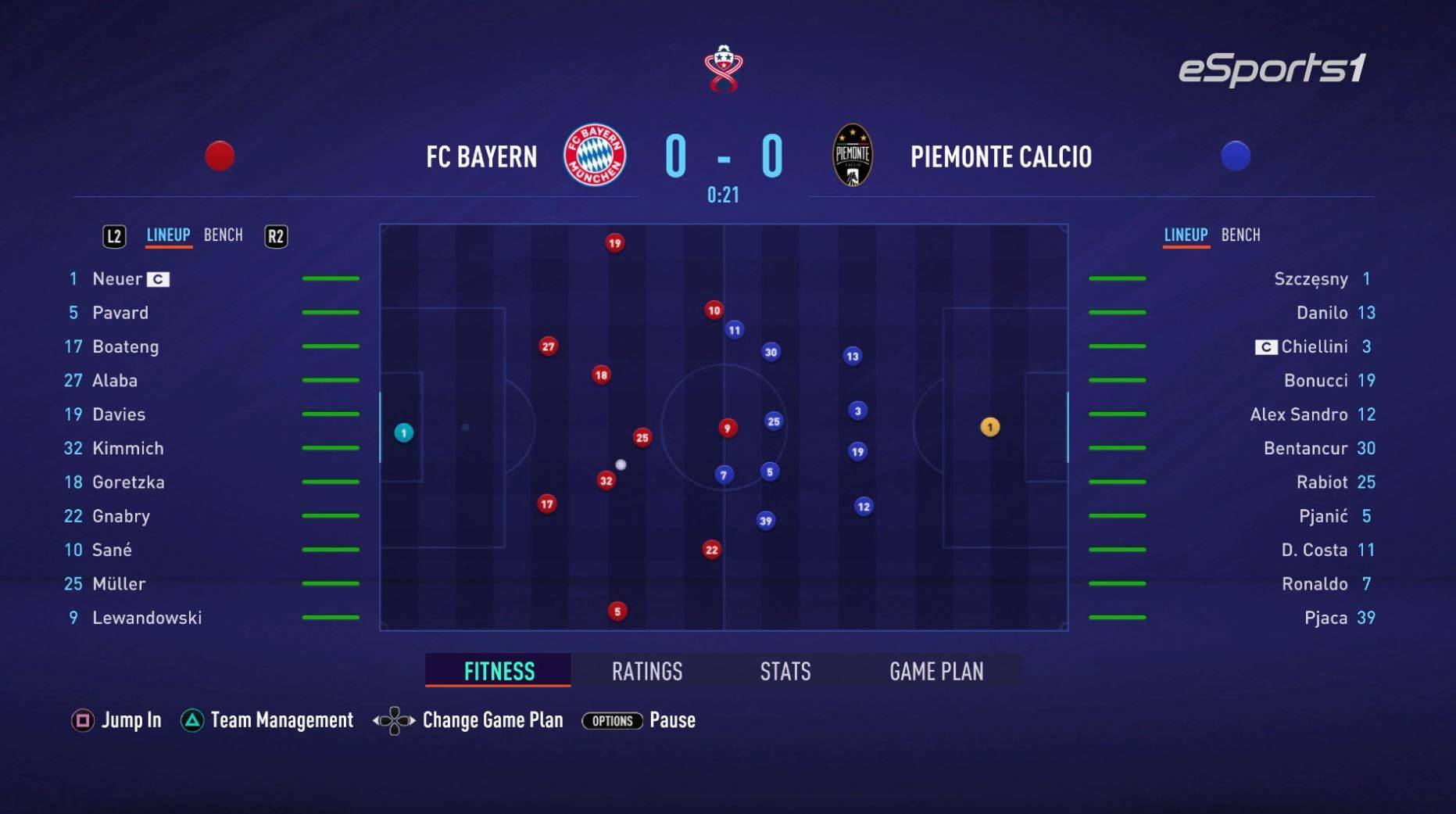Switch FC Bayern list to Bench
Viewport: 1456px width, 814px height.
[223, 235]
